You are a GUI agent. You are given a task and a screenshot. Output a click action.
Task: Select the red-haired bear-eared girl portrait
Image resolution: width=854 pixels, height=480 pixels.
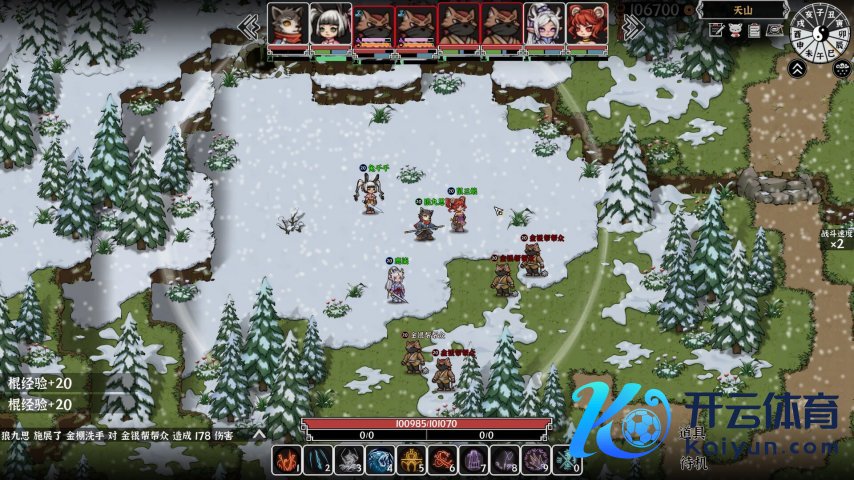point(587,24)
